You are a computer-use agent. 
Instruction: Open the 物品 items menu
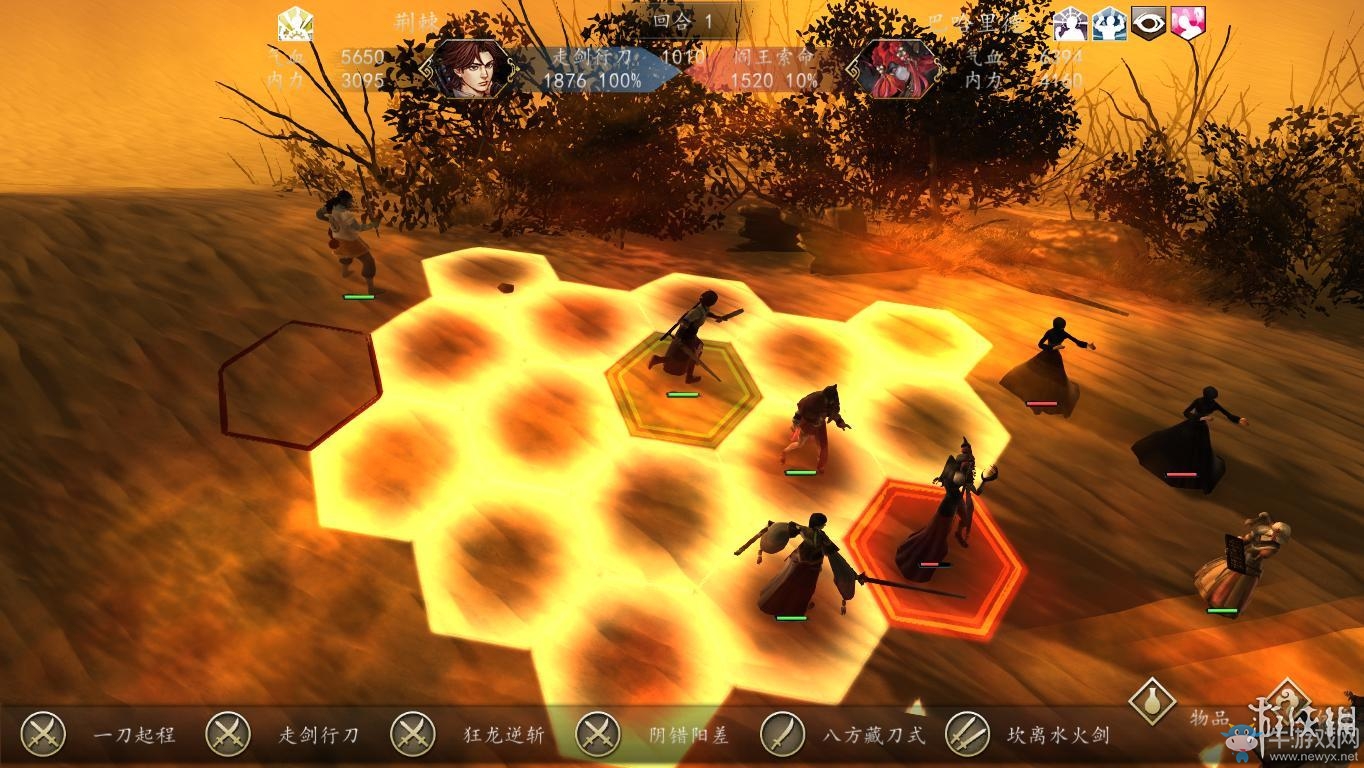coord(1152,701)
